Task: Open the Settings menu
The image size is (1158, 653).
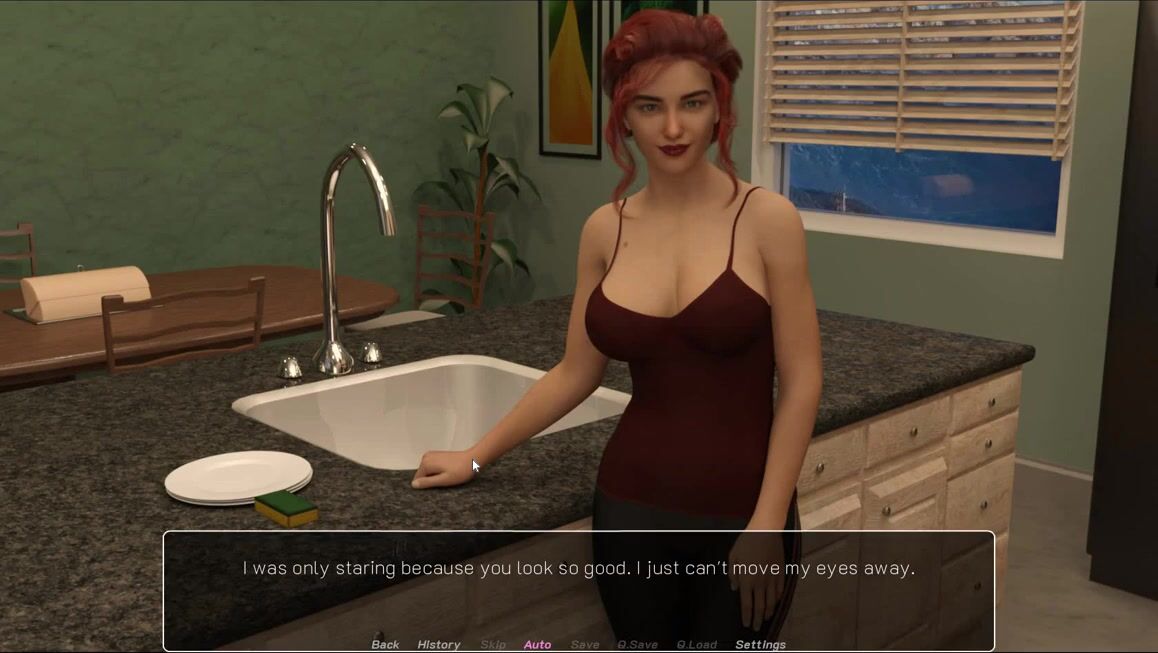Action: (x=760, y=644)
